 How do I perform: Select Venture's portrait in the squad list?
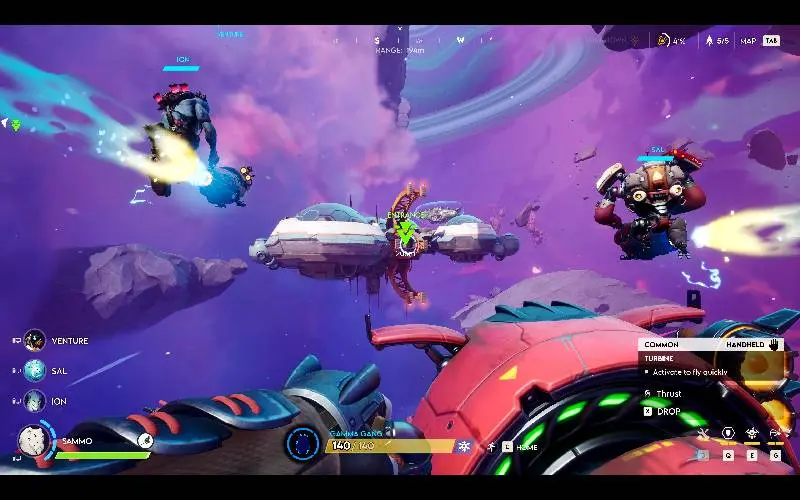point(35,341)
